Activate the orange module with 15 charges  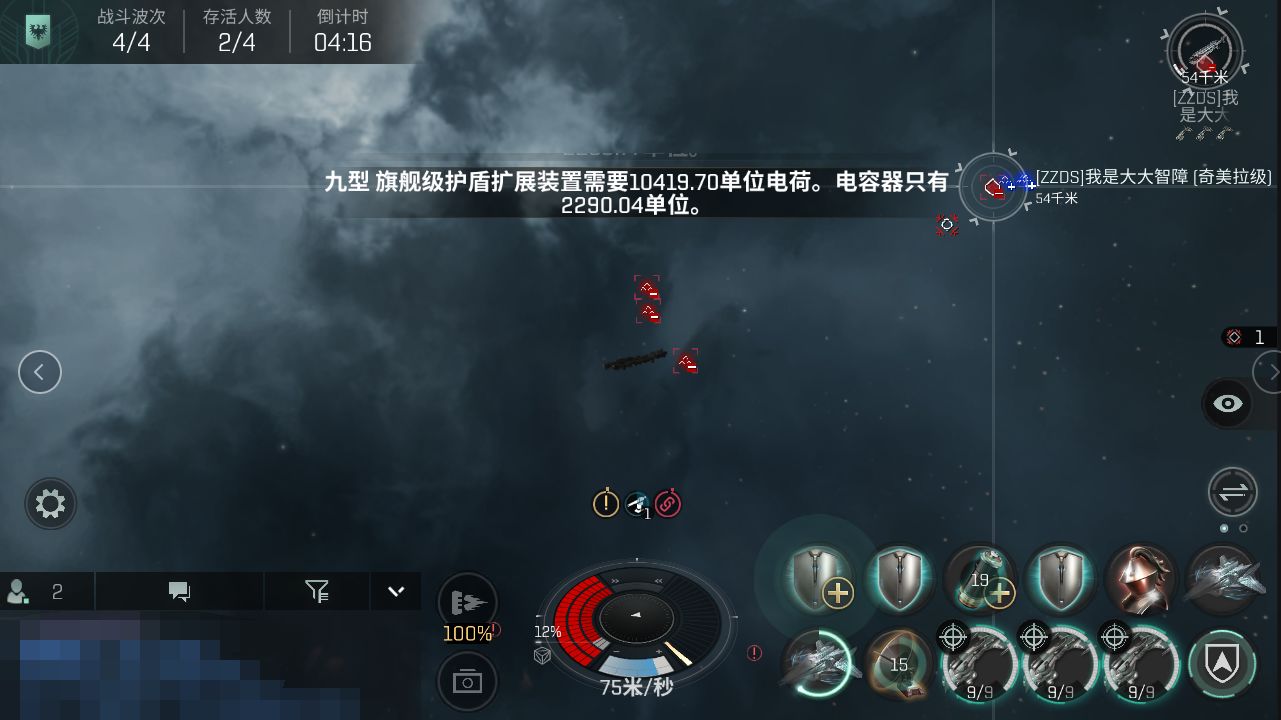pos(899,663)
